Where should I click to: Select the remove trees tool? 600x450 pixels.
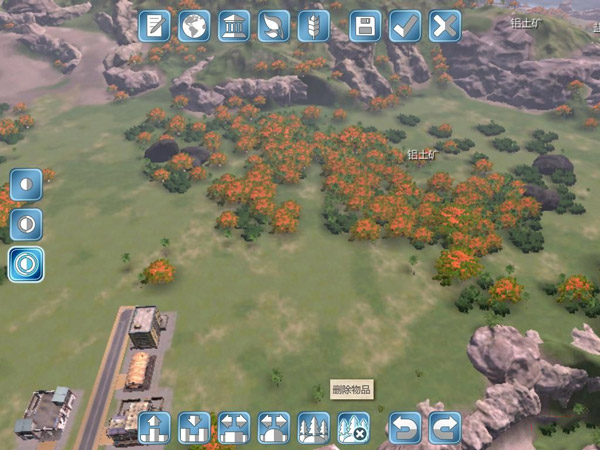click(x=353, y=428)
